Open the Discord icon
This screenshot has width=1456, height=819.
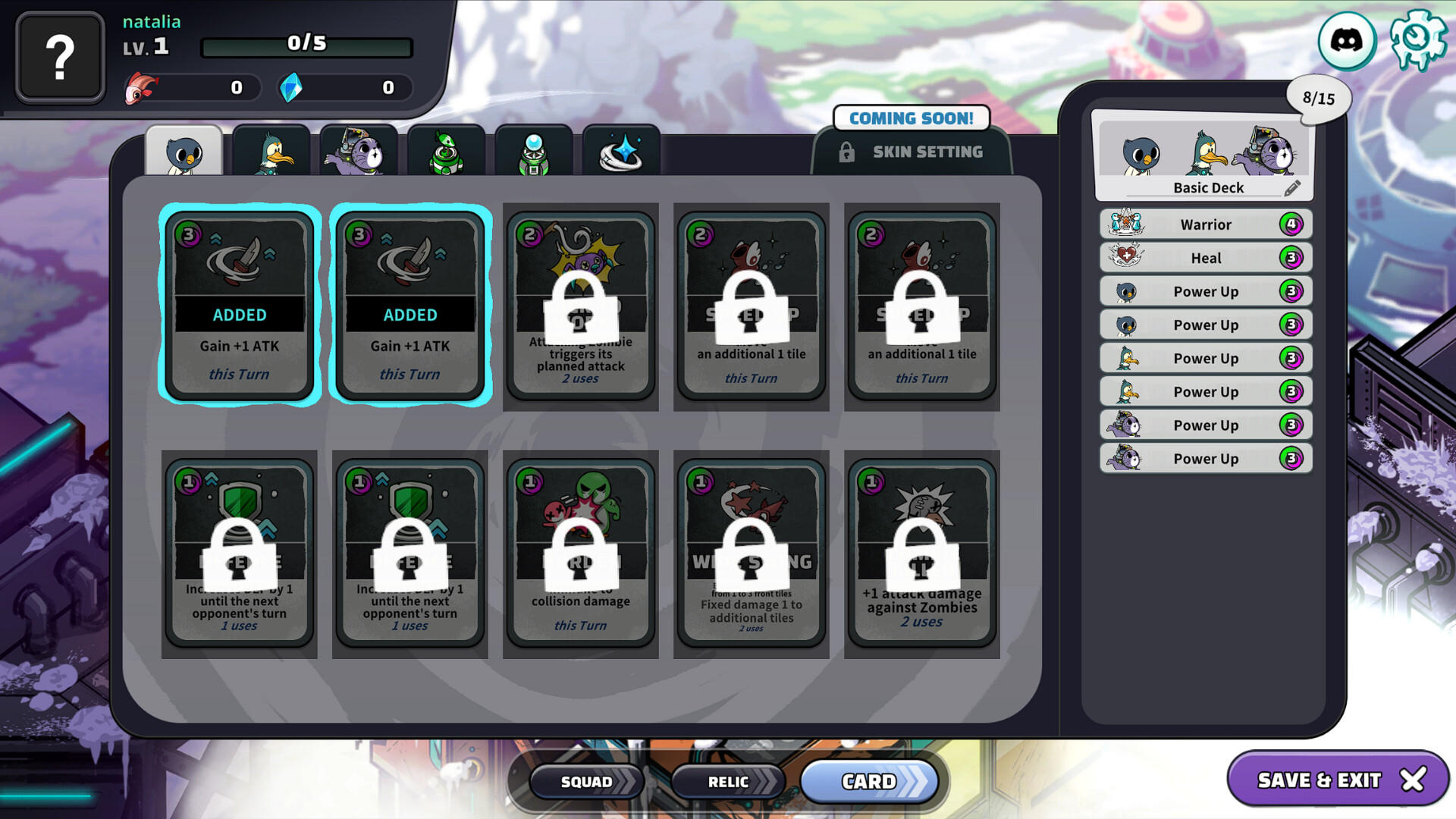click(1345, 42)
